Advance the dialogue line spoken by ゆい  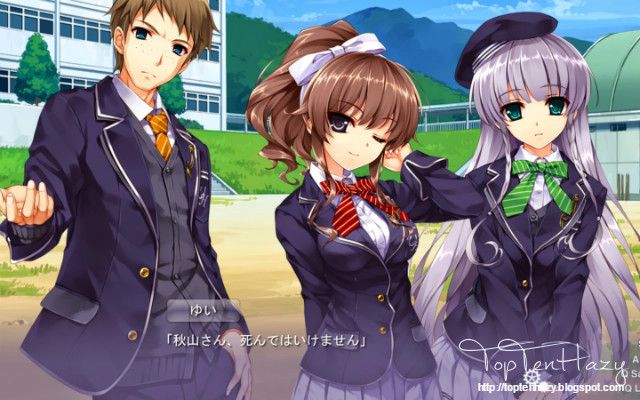point(265,340)
